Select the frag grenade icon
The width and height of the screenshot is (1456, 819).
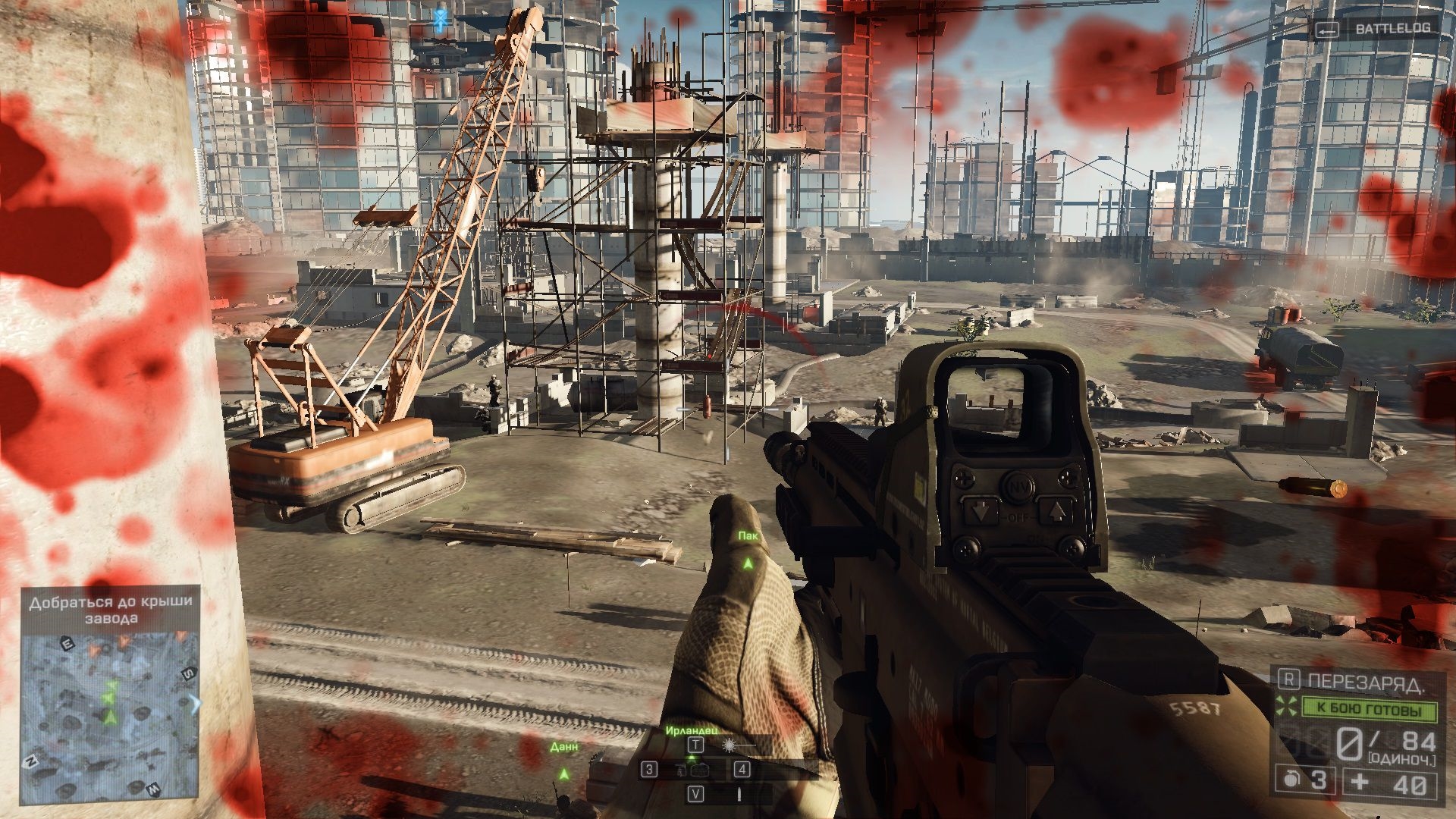[1291, 780]
